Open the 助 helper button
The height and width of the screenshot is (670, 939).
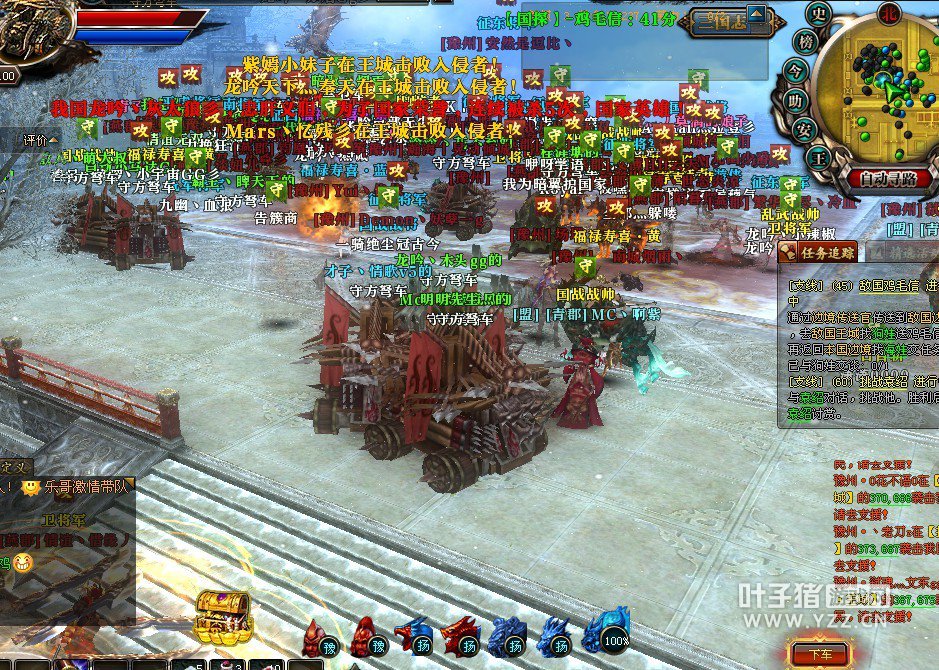click(x=795, y=100)
